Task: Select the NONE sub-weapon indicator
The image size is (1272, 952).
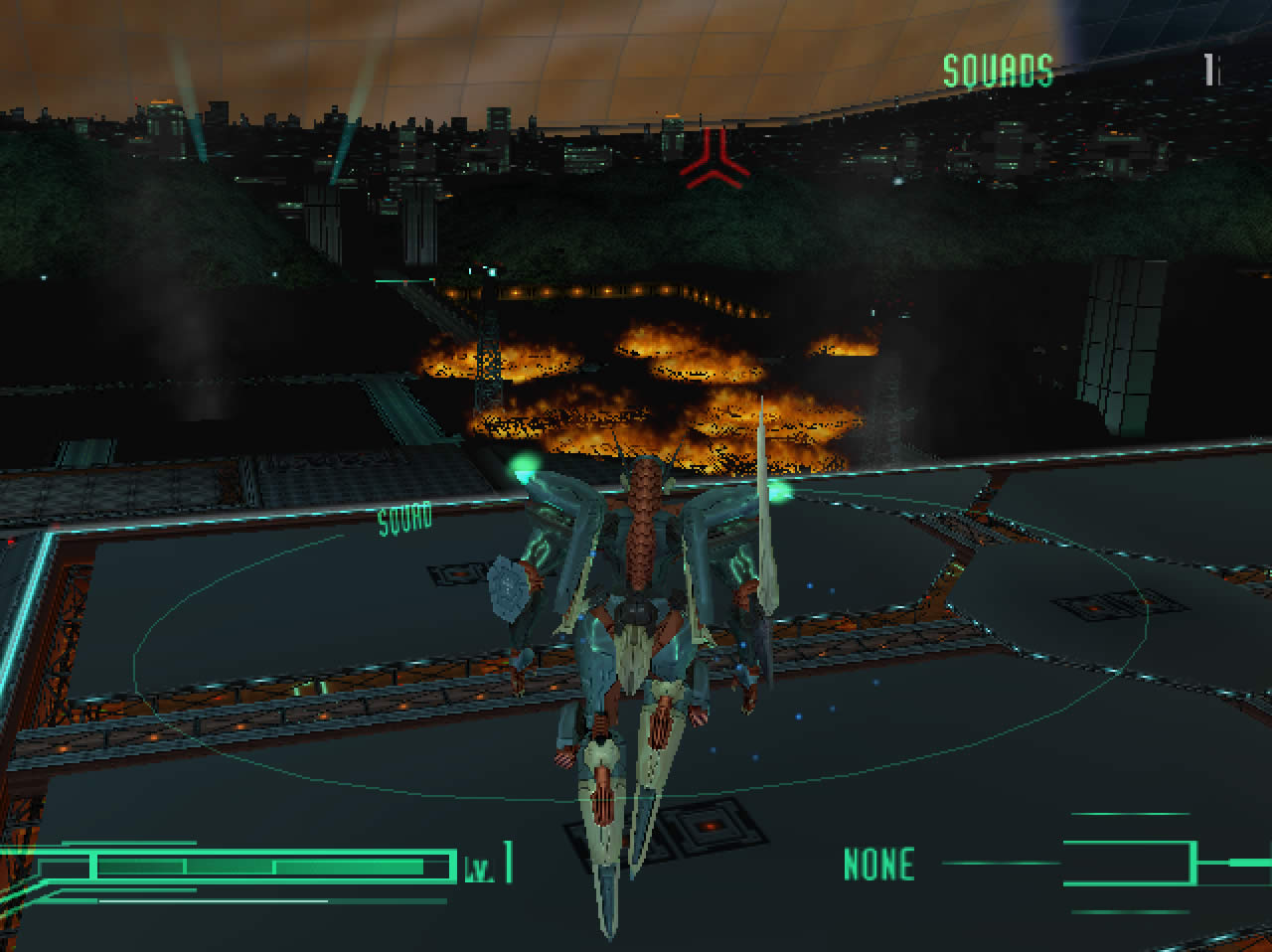Action: click(x=878, y=865)
